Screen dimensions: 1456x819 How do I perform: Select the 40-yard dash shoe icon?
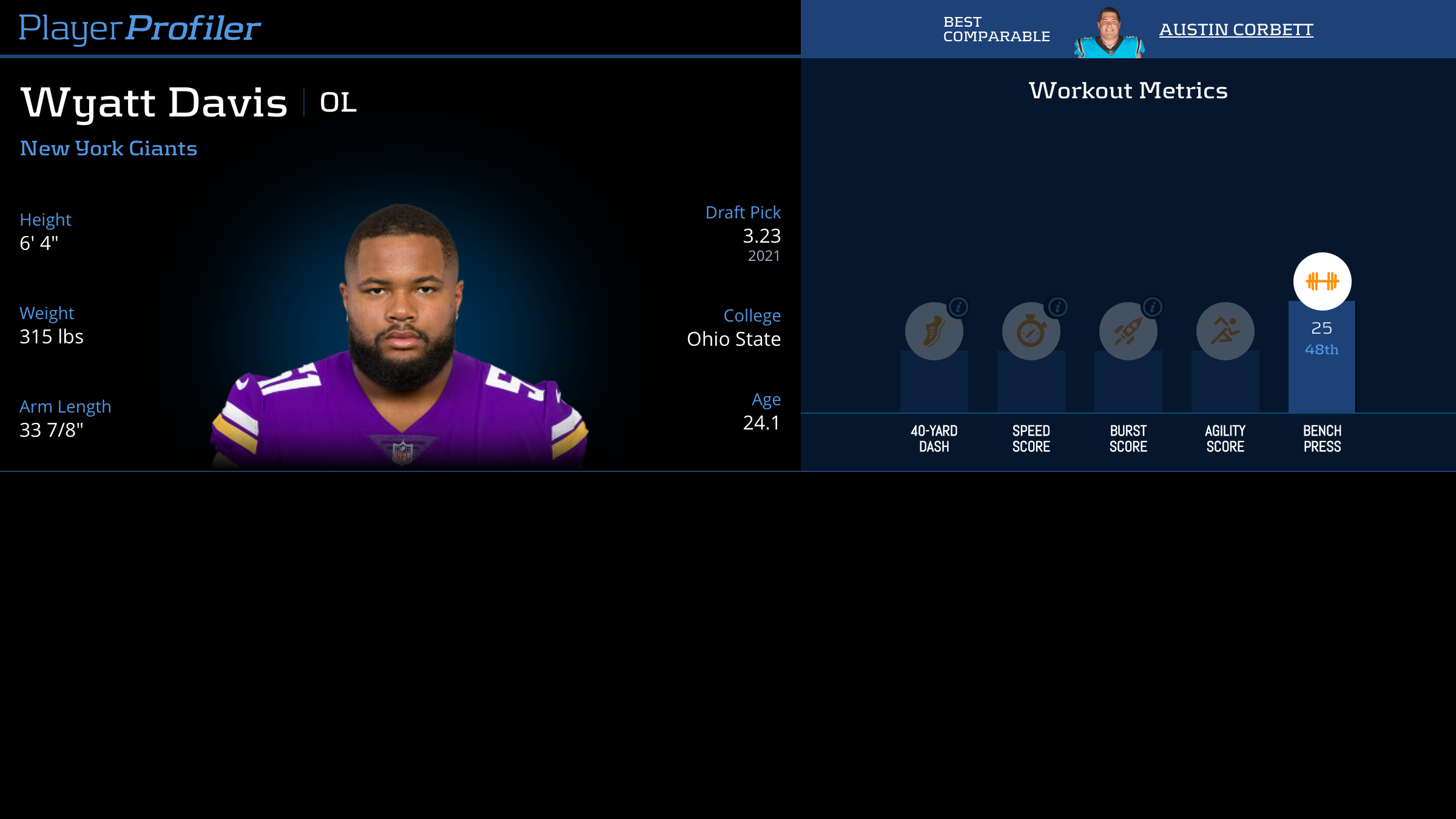pos(934,331)
